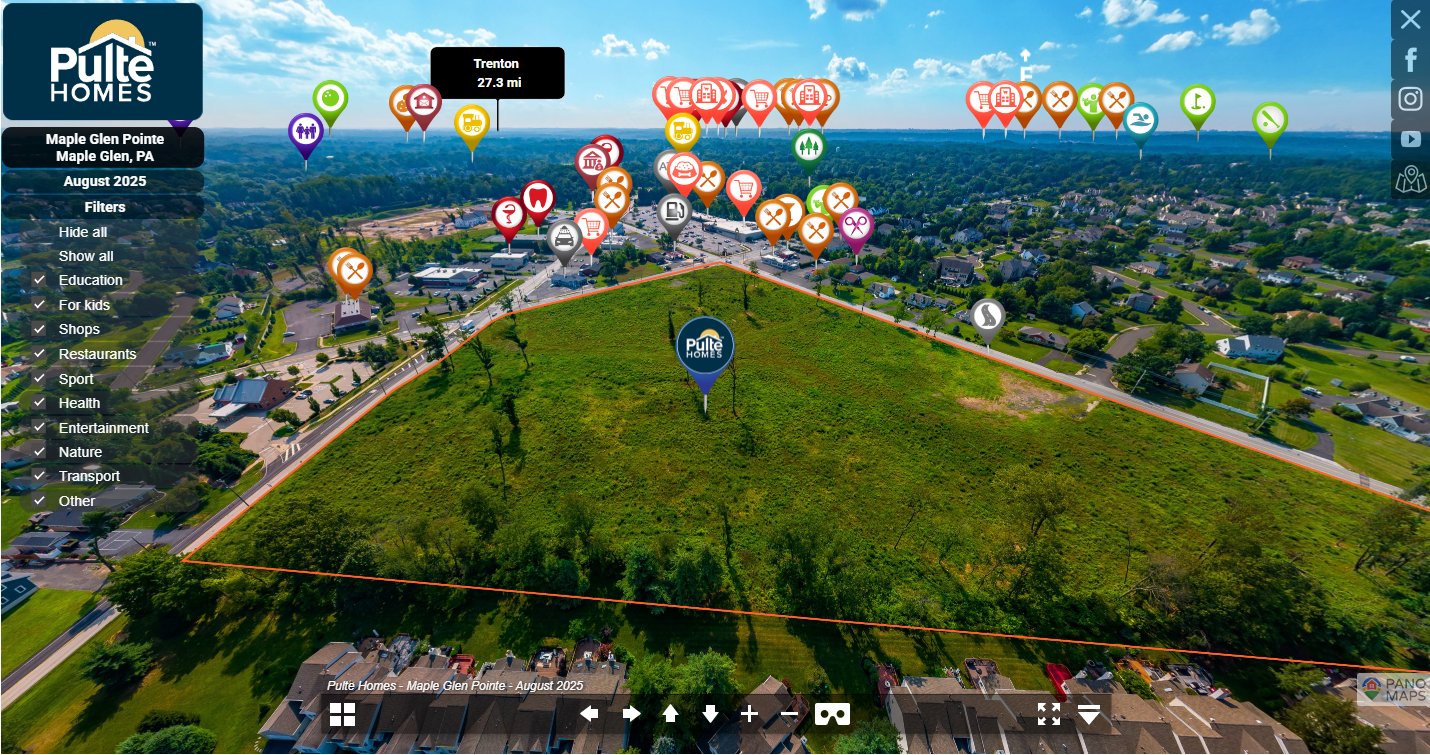
Task: Collapse the bottom control bar
Action: [x=1089, y=714]
